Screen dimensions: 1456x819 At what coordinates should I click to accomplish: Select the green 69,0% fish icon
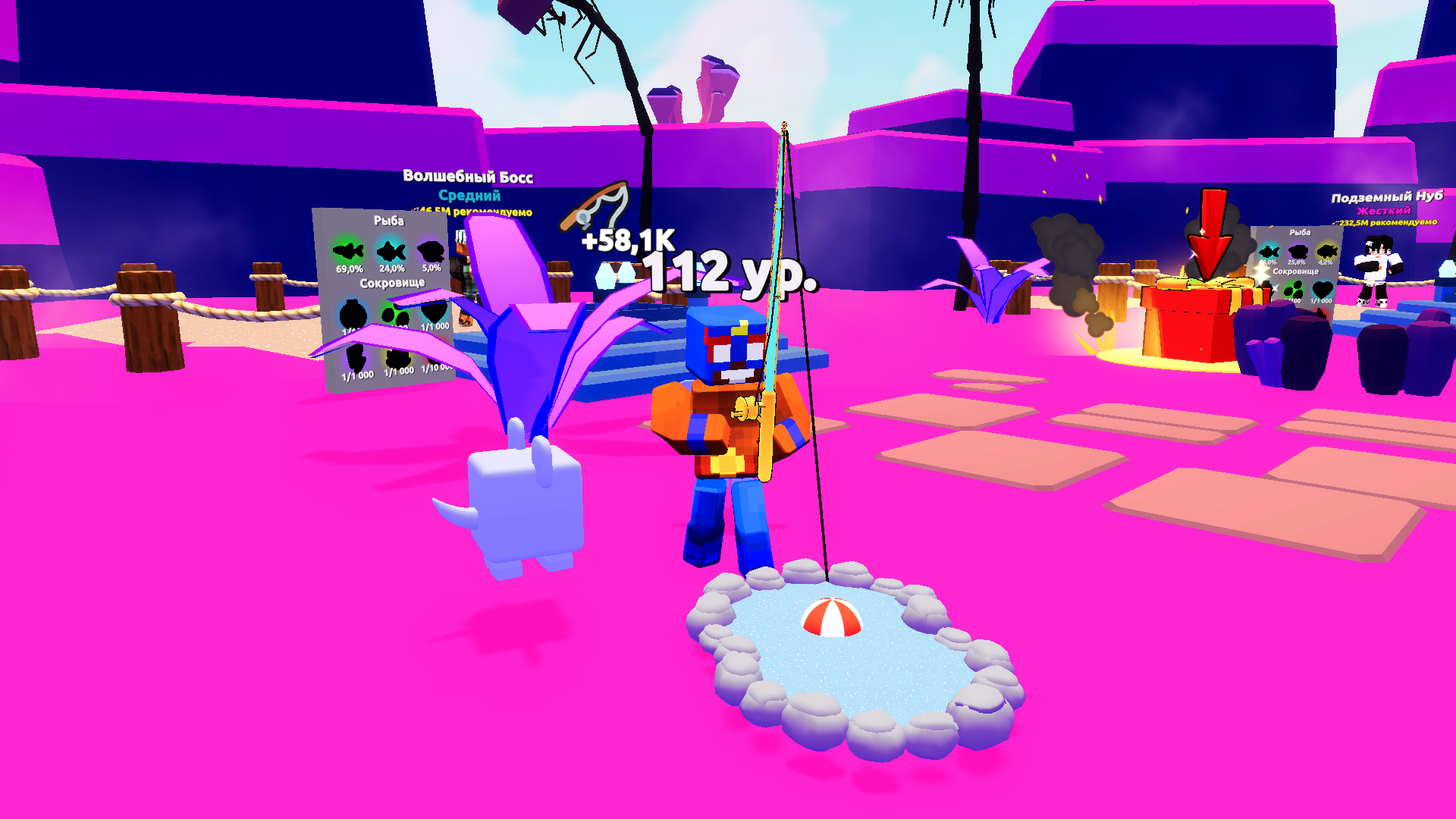349,250
